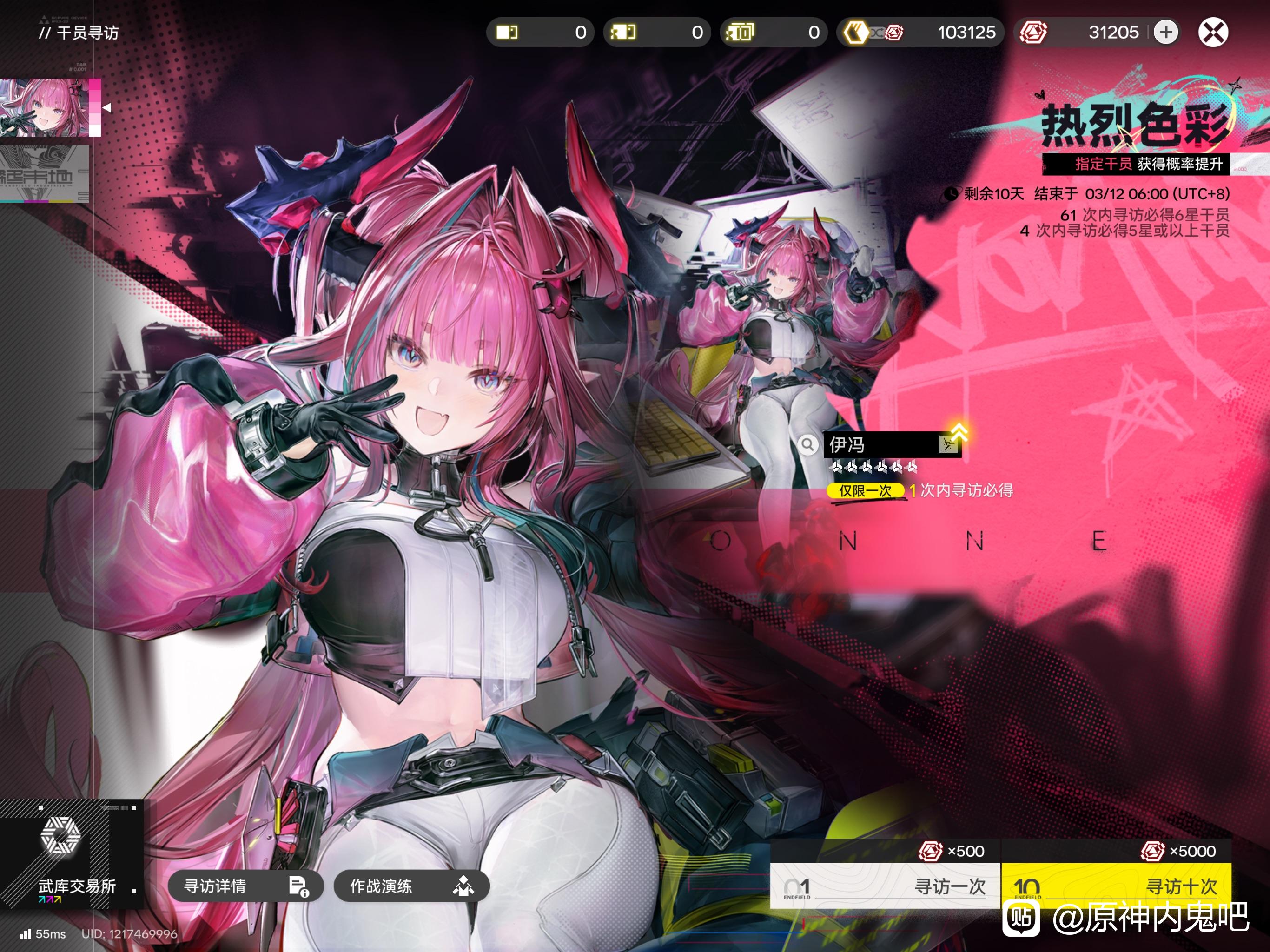Switch to the grey standard banner thumbnail
The image size is (1270, 952).
(x=45, y=173)
